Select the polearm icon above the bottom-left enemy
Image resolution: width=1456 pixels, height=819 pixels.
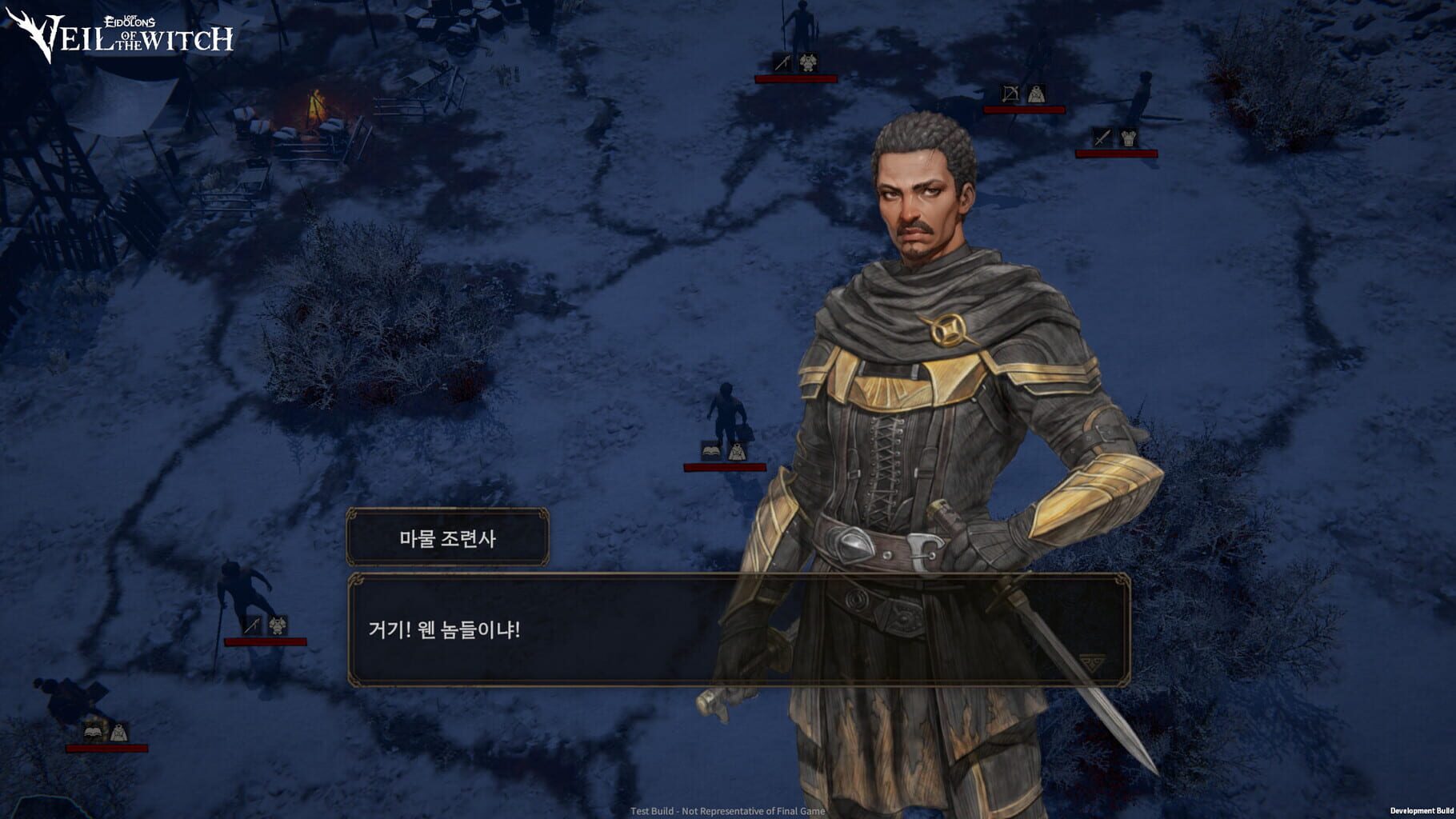point(252,625)
